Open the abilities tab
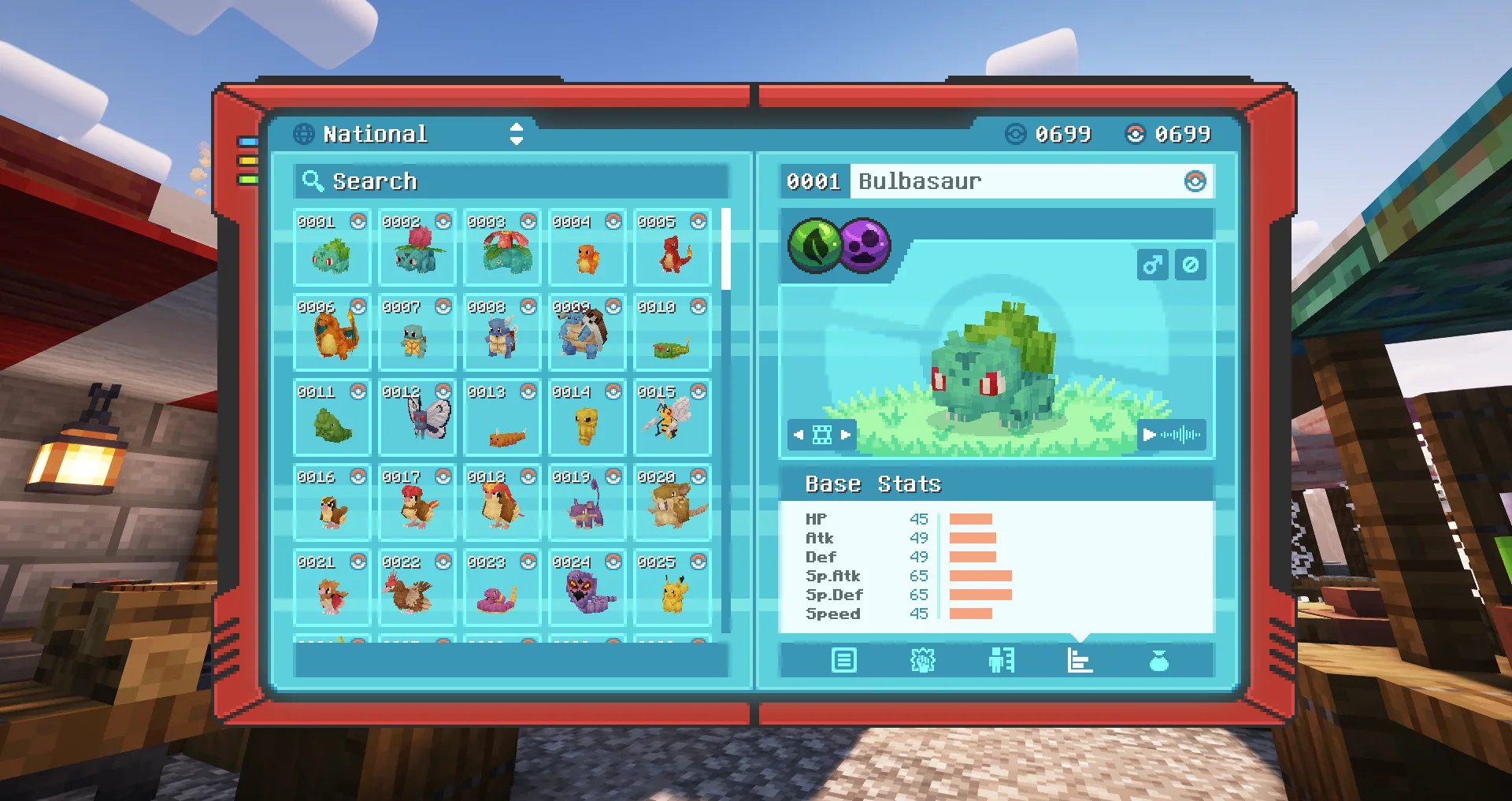The width and height of the screenshot is (1512, 801). [x=923, y=660]
